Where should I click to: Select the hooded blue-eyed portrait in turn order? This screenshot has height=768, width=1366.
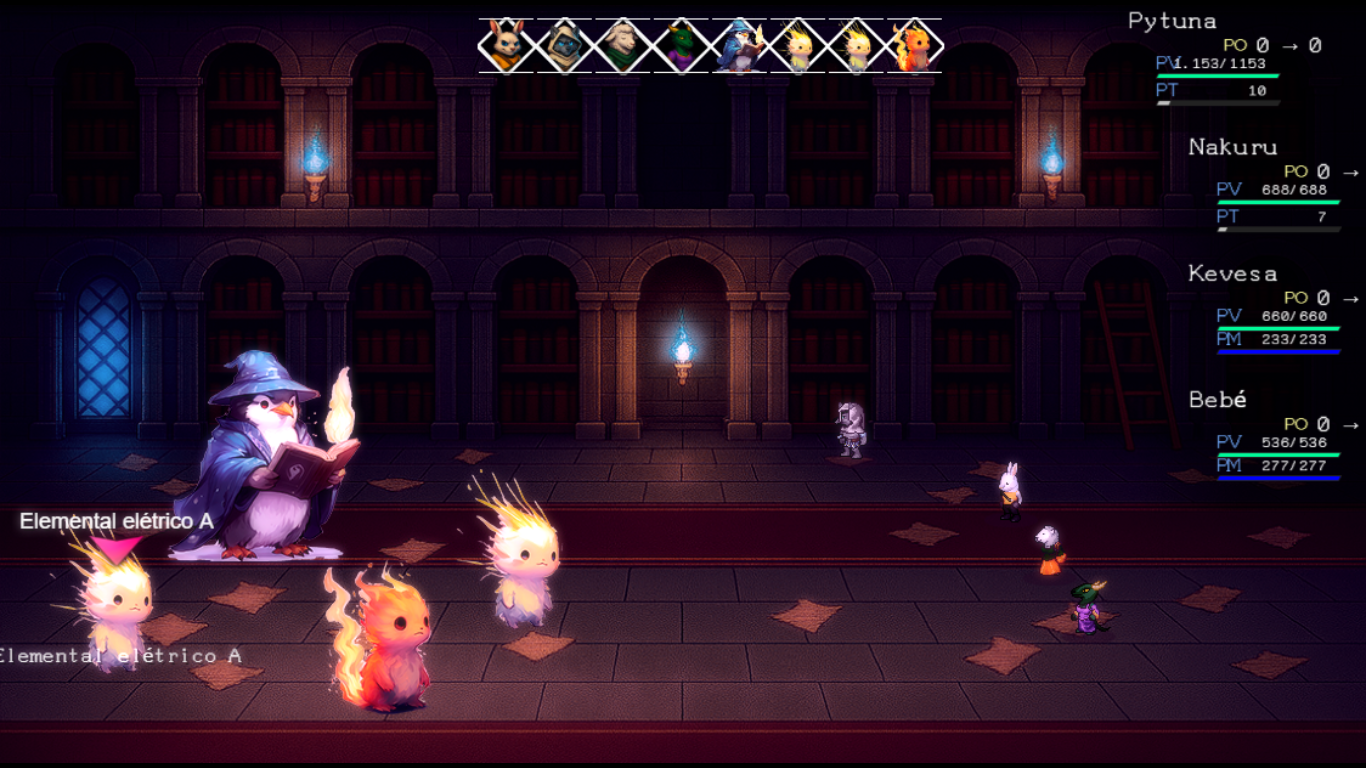click(x=564, y=46)
